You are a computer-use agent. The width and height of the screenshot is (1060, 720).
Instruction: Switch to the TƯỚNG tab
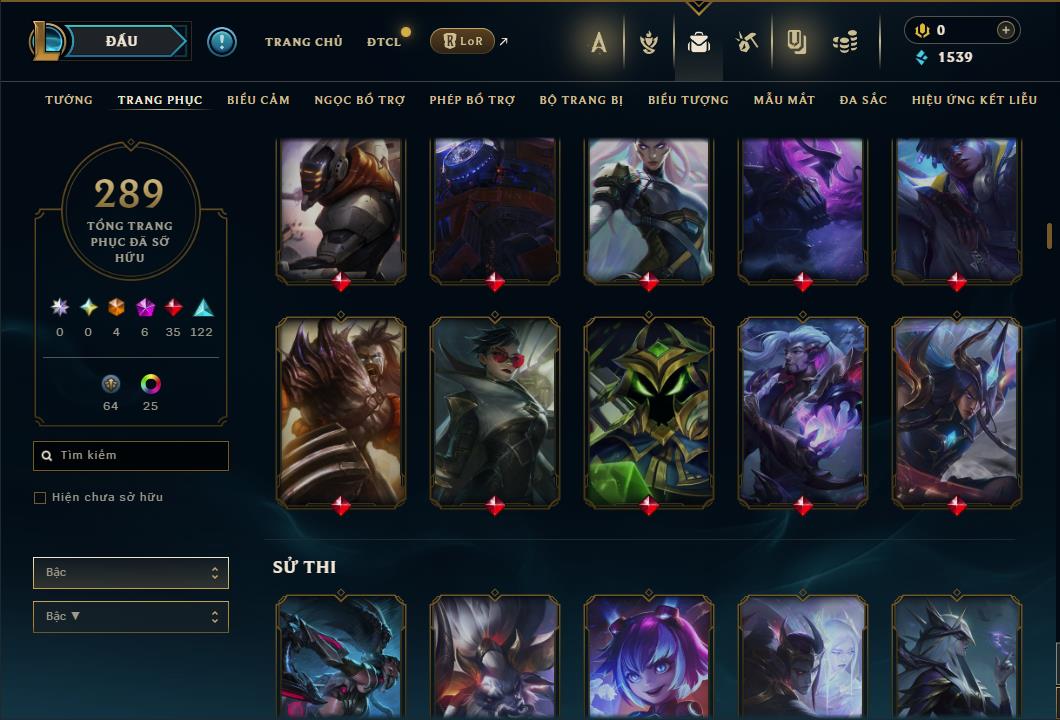coord(69,100)
